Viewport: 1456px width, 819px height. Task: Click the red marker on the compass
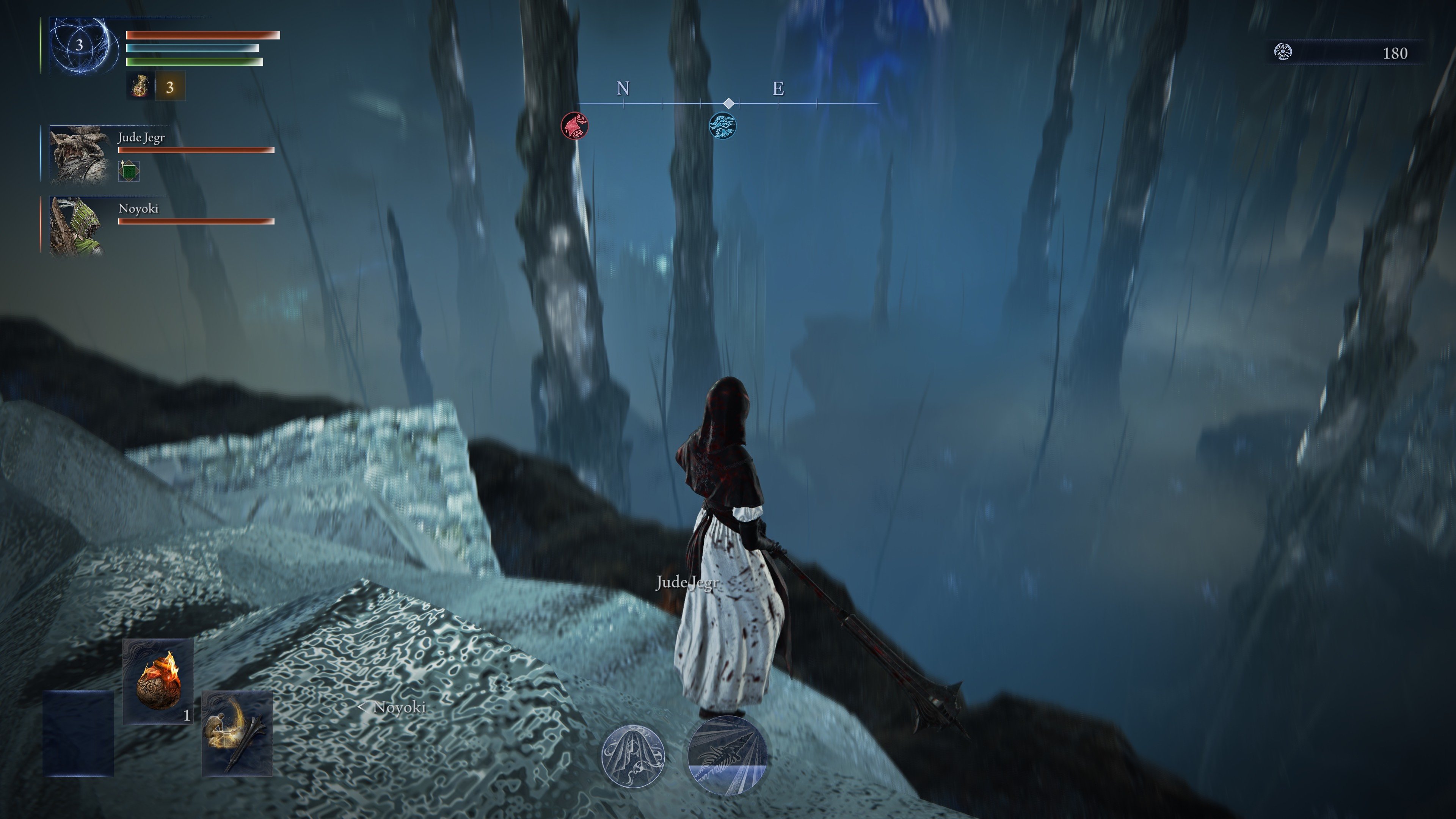pyautogui.click(x=574, y=125)
